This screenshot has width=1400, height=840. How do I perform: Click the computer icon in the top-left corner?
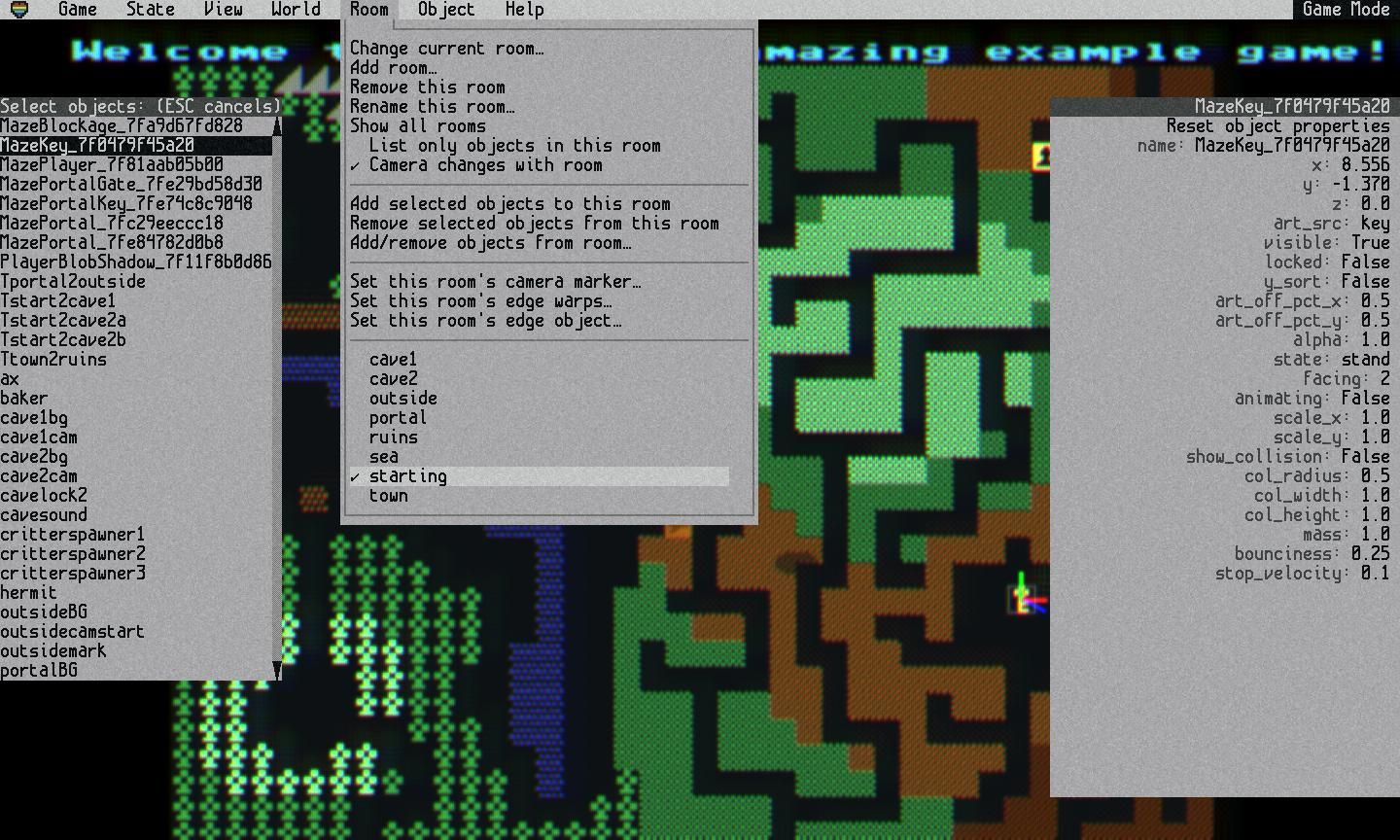[x=17, y=9]
